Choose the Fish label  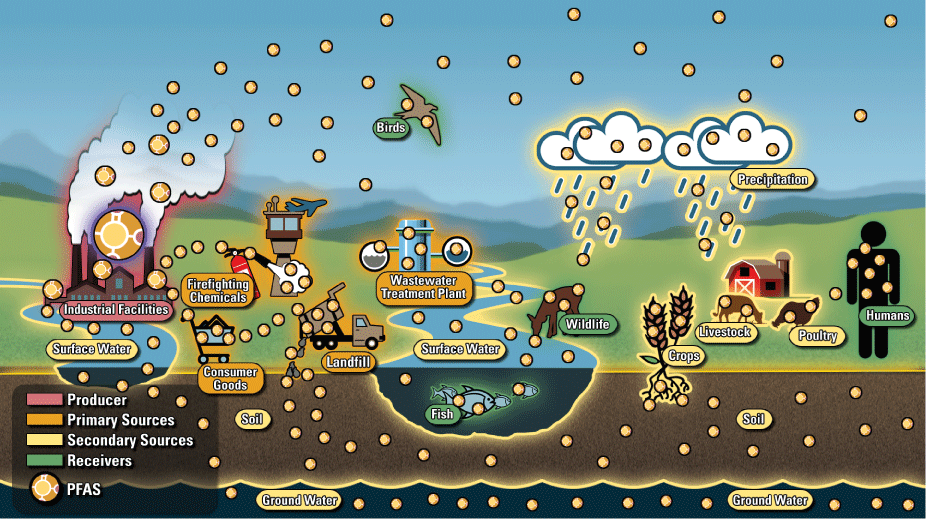point(441,414)
